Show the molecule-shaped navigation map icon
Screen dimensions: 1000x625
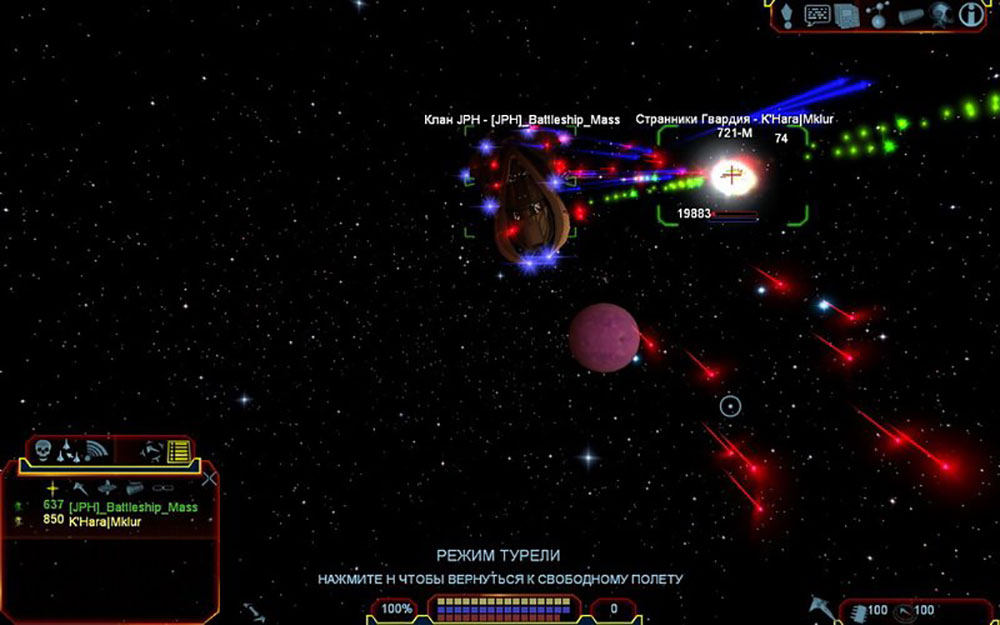pos(878,15)
